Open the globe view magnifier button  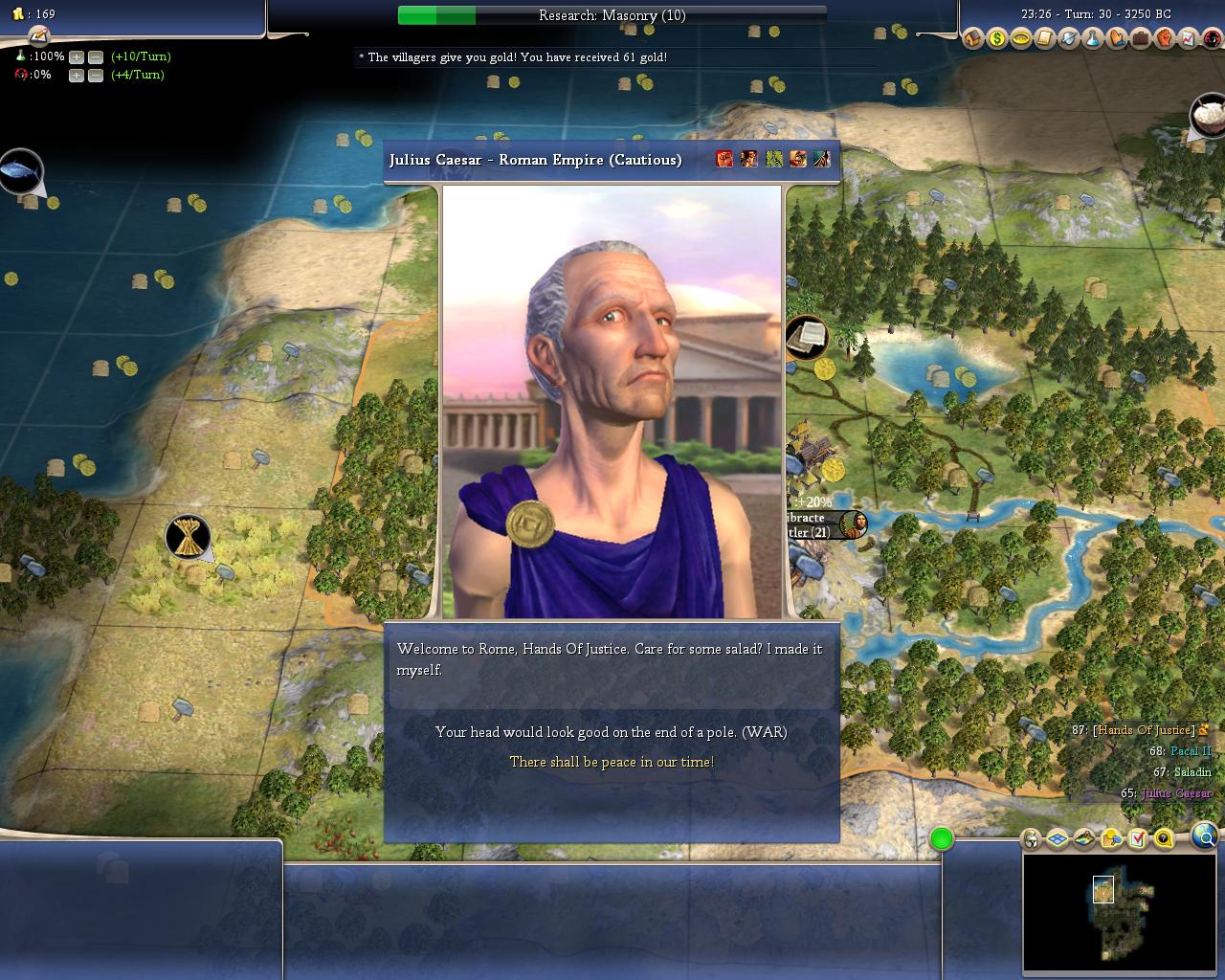pos(1205,837)
